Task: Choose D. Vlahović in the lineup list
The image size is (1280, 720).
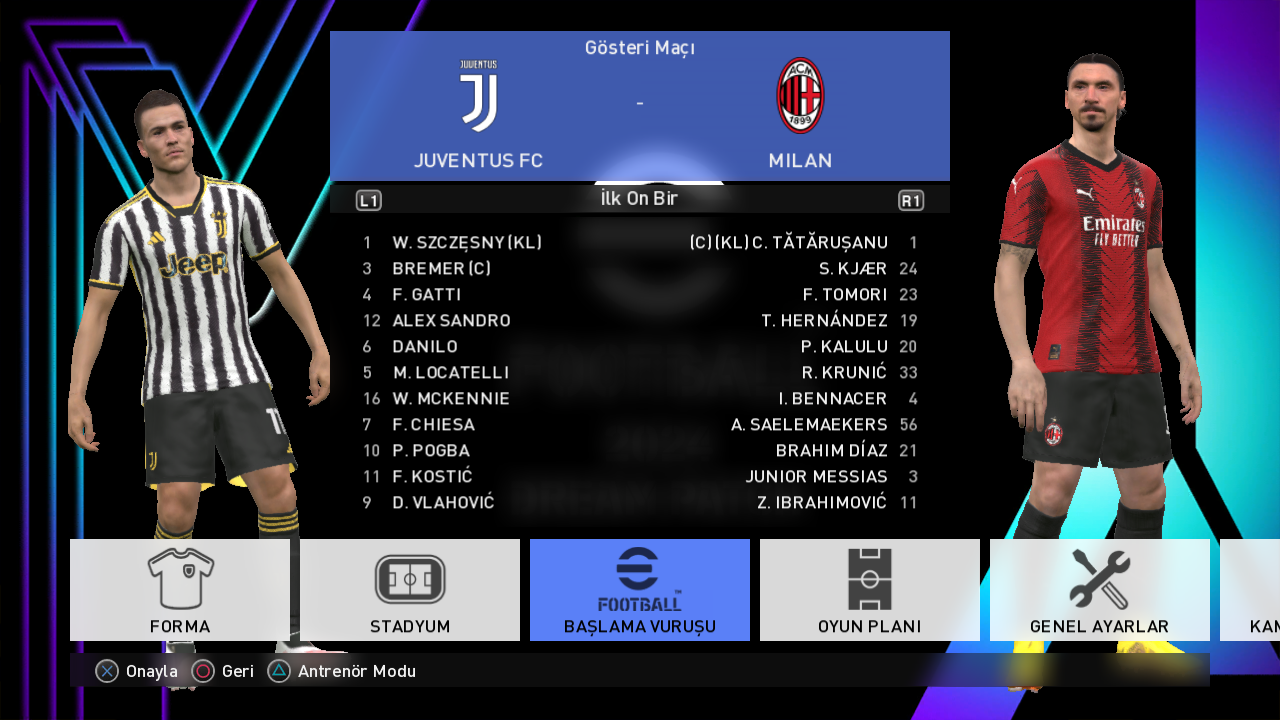Action: pos(443,503)
